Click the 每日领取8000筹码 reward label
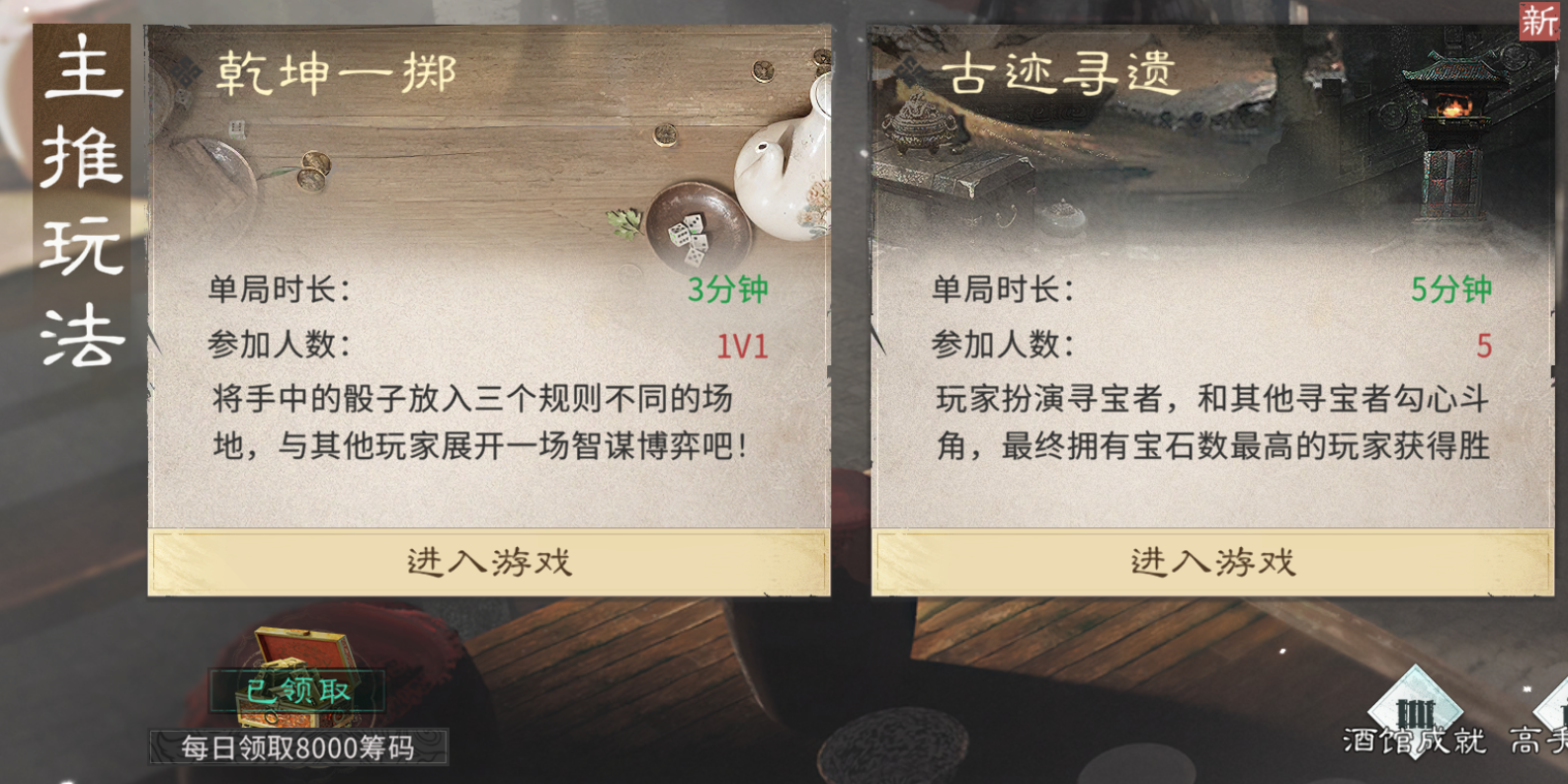This screenshot has height=784, width=1568. coord(298,747)
